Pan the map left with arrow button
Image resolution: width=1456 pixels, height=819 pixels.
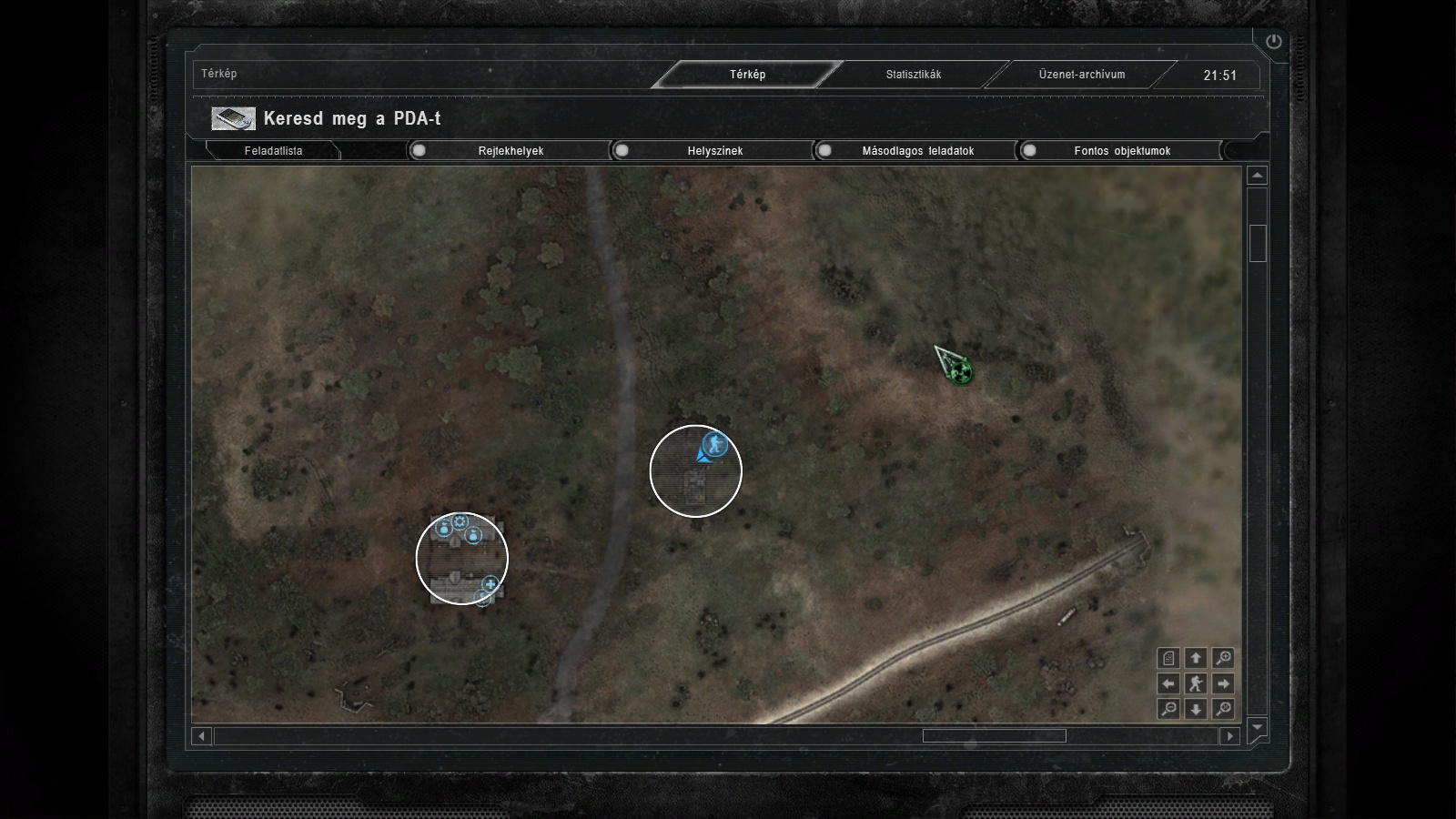1169,683
